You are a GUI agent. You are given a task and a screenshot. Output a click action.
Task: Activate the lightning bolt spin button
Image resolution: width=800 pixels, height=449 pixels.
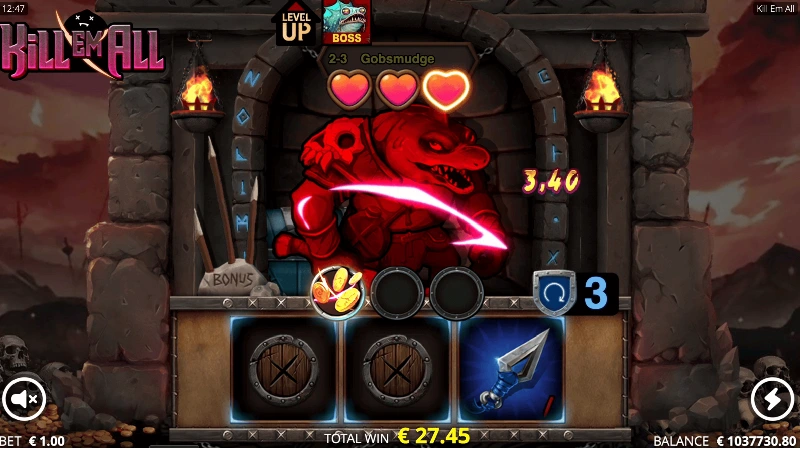(772, 399)
